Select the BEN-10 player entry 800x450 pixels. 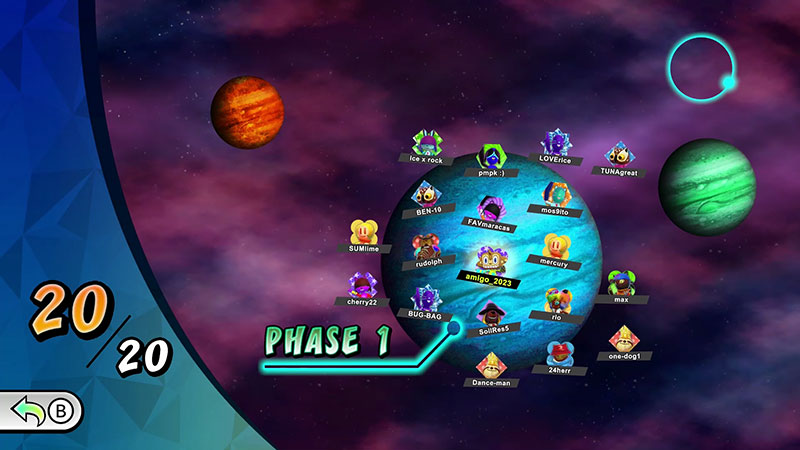[x=426, y=194]
